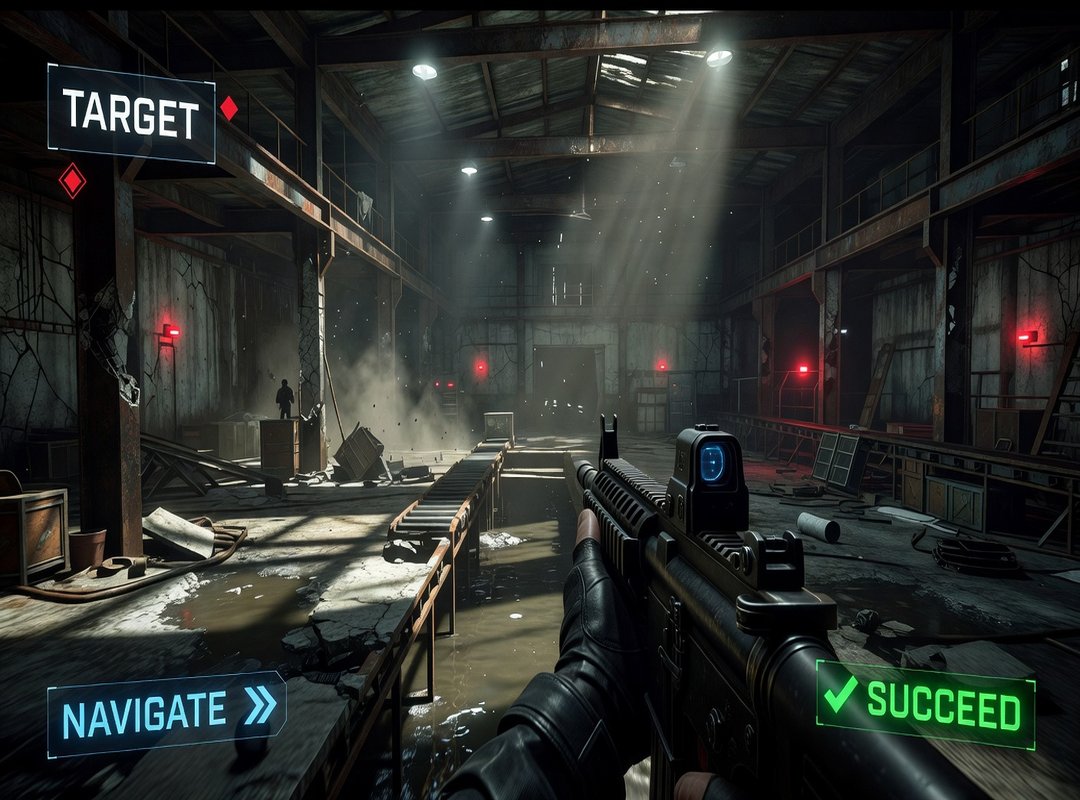Activate the green SUCCEED button
This screenshot has width=1080, height=800.
point(926,704)
